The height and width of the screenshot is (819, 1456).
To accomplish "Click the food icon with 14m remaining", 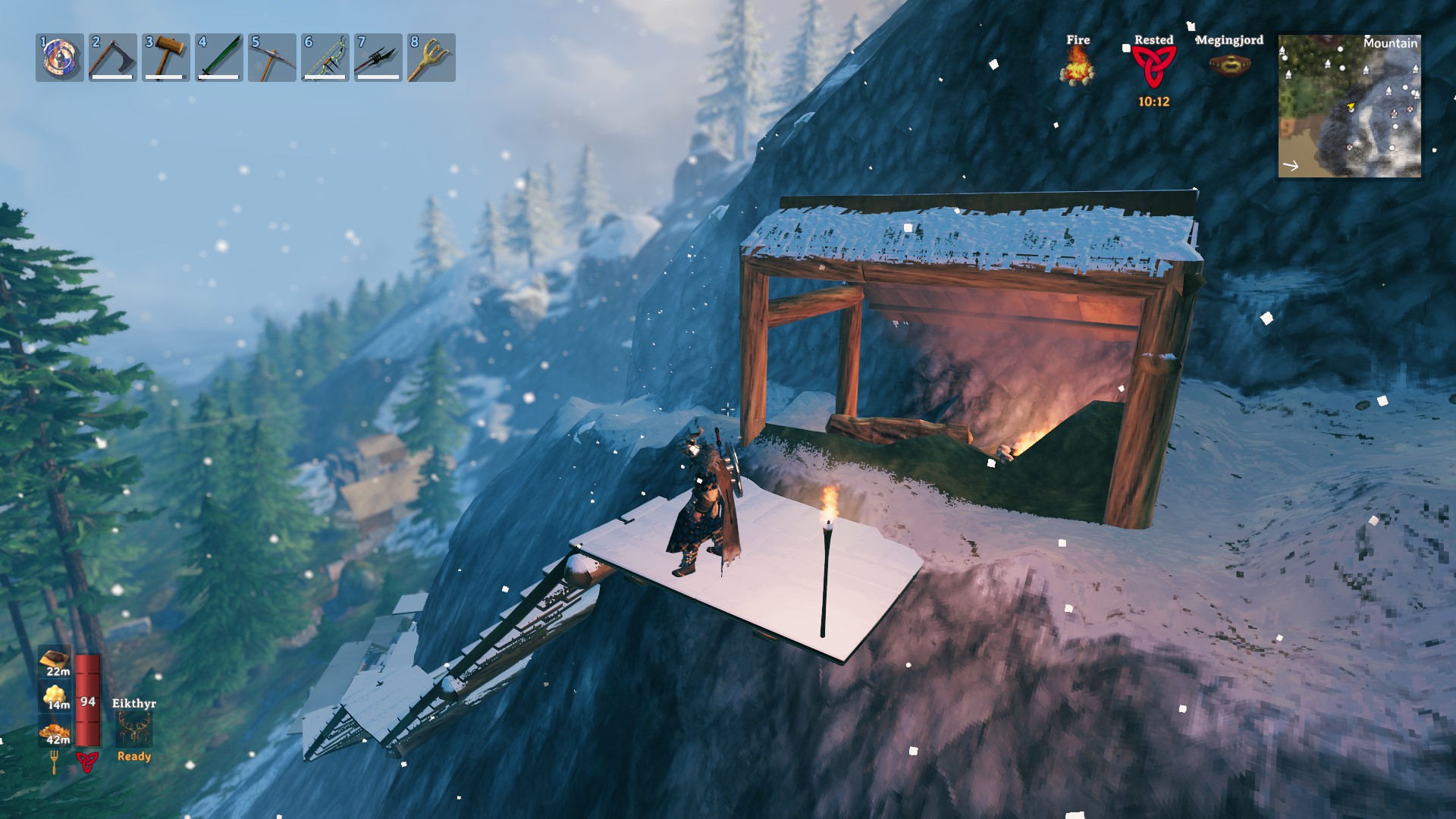I will coord(57,695).
